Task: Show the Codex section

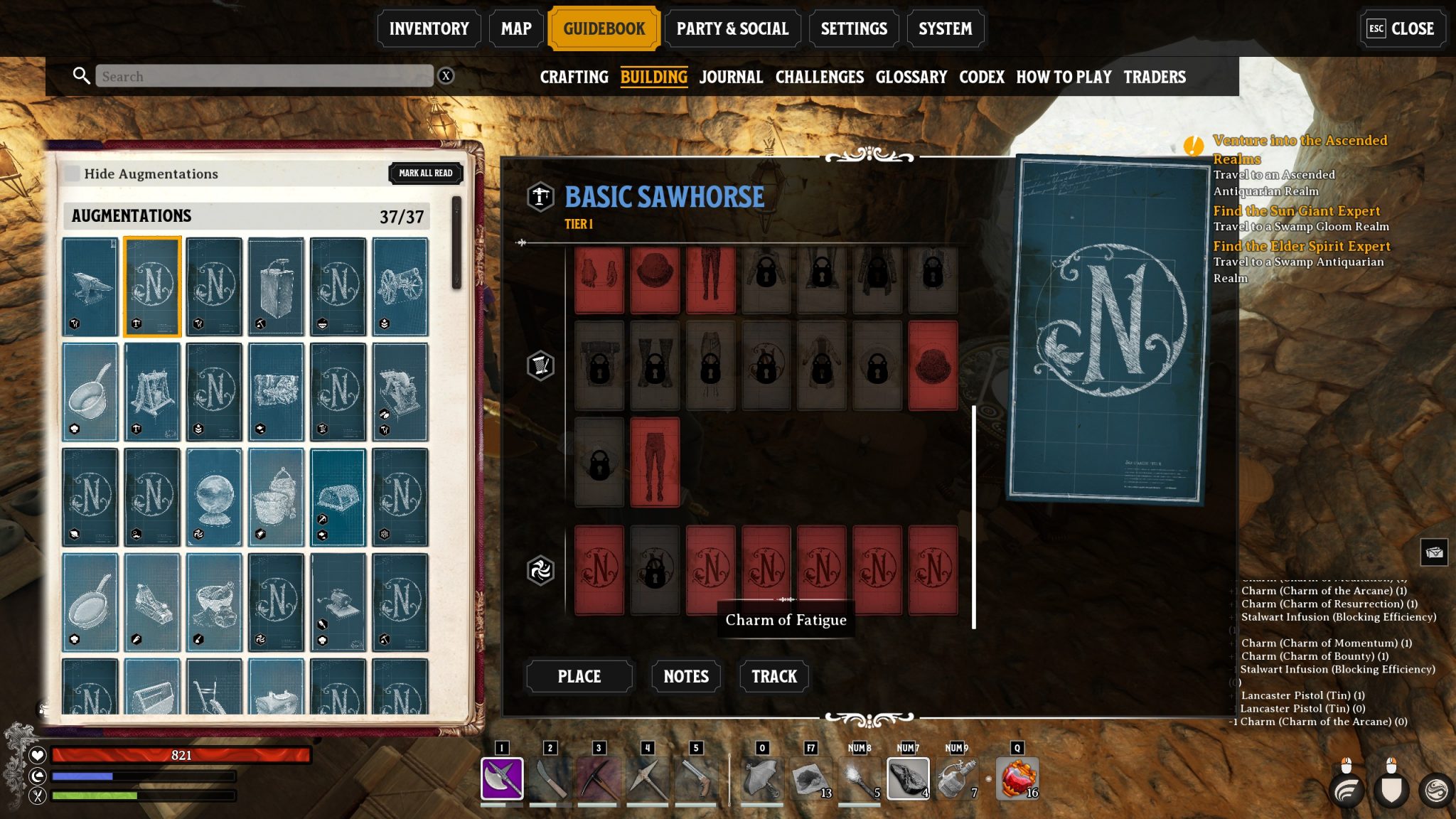Action: [x=981, y=77]
